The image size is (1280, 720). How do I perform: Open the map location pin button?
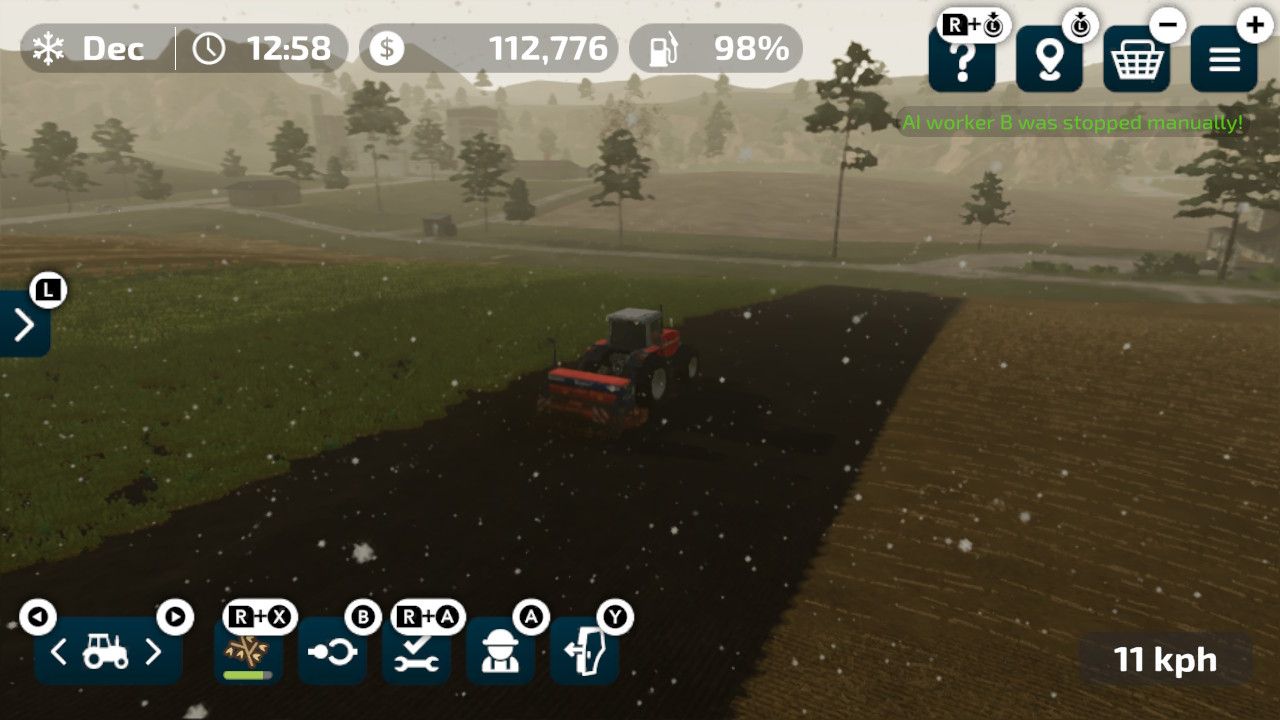click(x=1049, y=61)
